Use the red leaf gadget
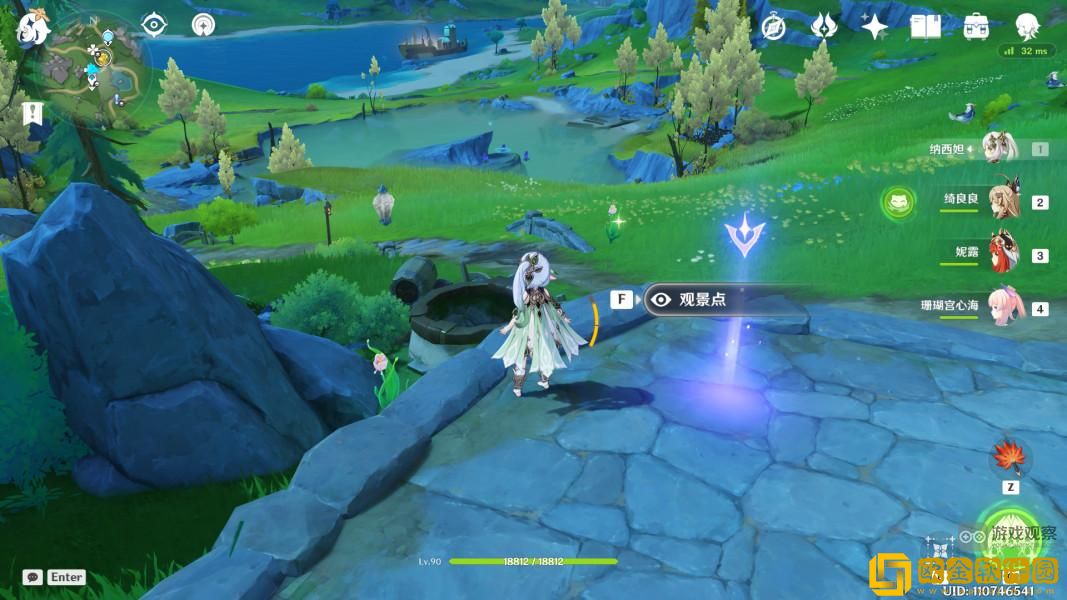Image resolution: width=1067 pixels, height=600 pixels. click(1009, 458)
